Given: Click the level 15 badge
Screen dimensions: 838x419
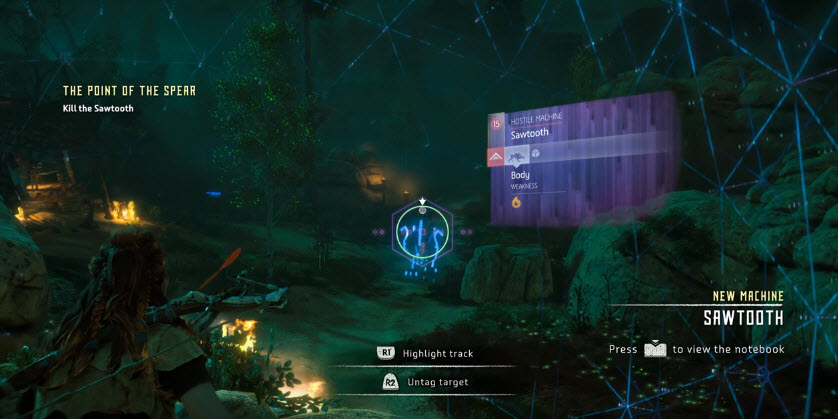Looking at the screenshot, I should (x=495, y=125).
